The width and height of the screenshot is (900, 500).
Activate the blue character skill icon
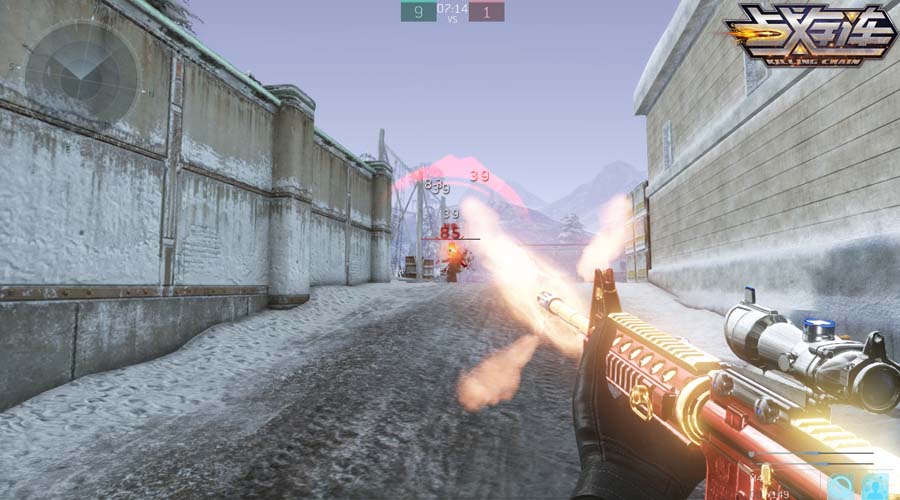(876, 488)
